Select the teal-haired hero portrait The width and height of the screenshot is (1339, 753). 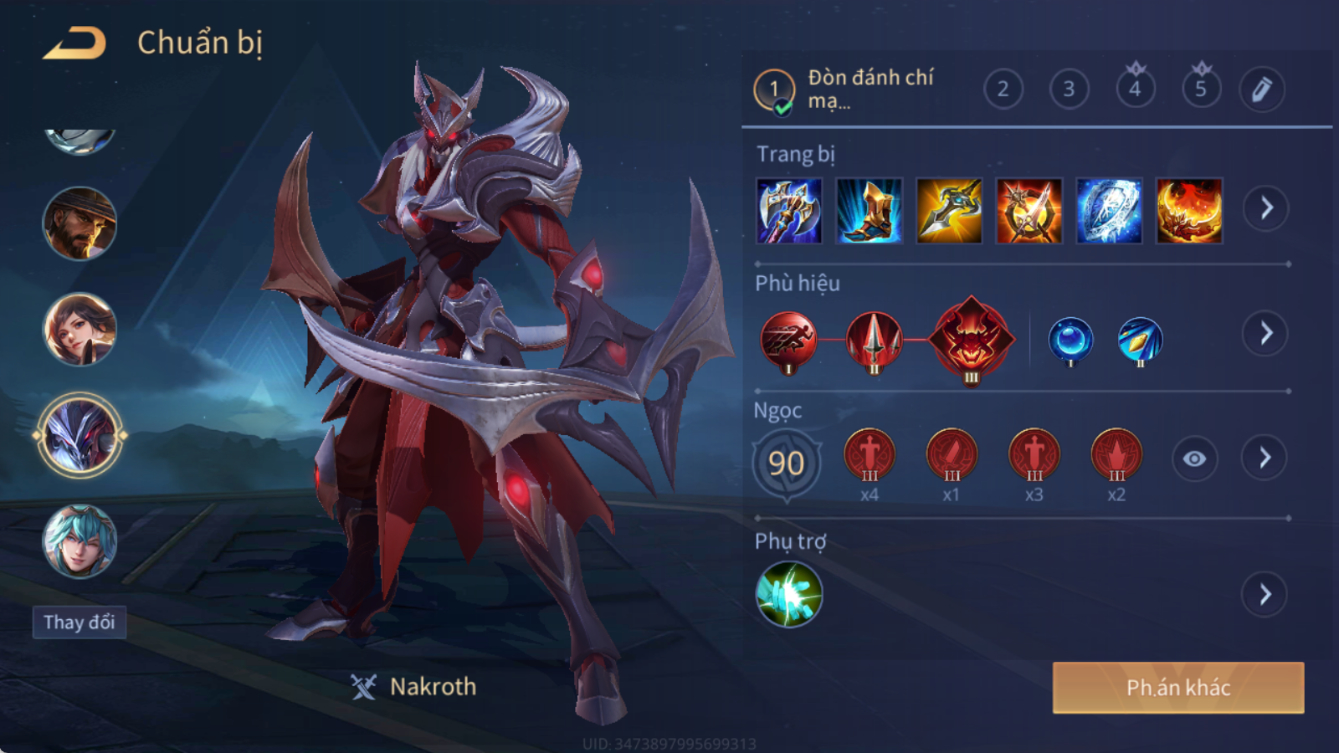point(80,541)
